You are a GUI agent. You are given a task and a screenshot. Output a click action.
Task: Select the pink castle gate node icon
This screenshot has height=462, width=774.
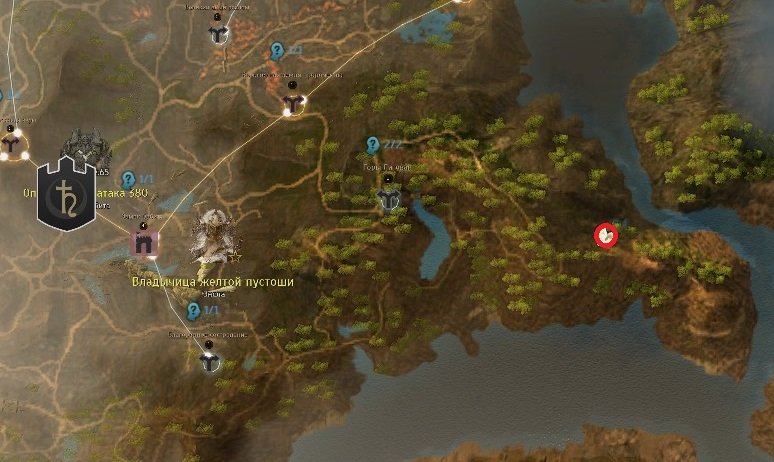click(x=146, y=242)
